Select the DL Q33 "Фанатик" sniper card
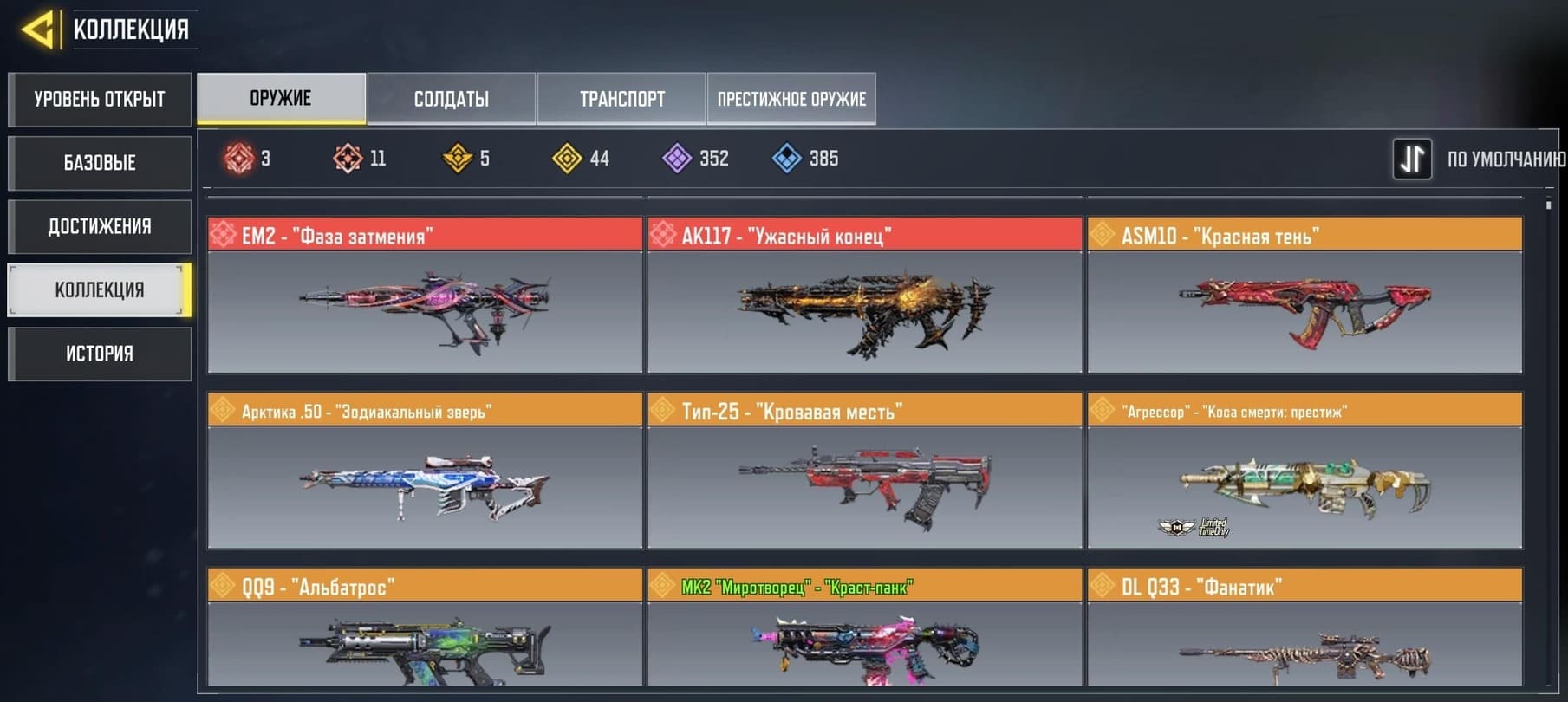The height and width of the screenshot is (702, 1568). (1304, 630)
